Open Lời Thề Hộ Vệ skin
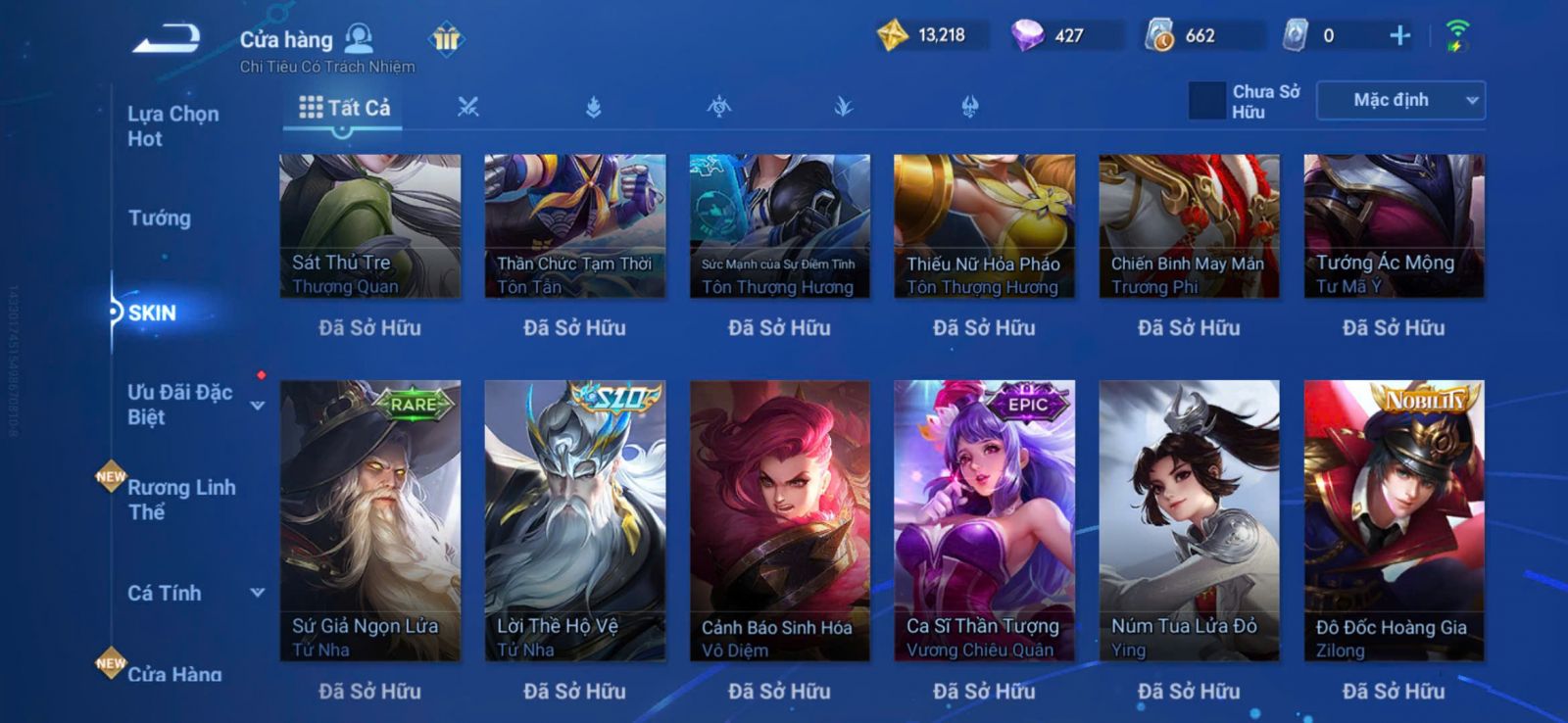 tap(574, 519)
